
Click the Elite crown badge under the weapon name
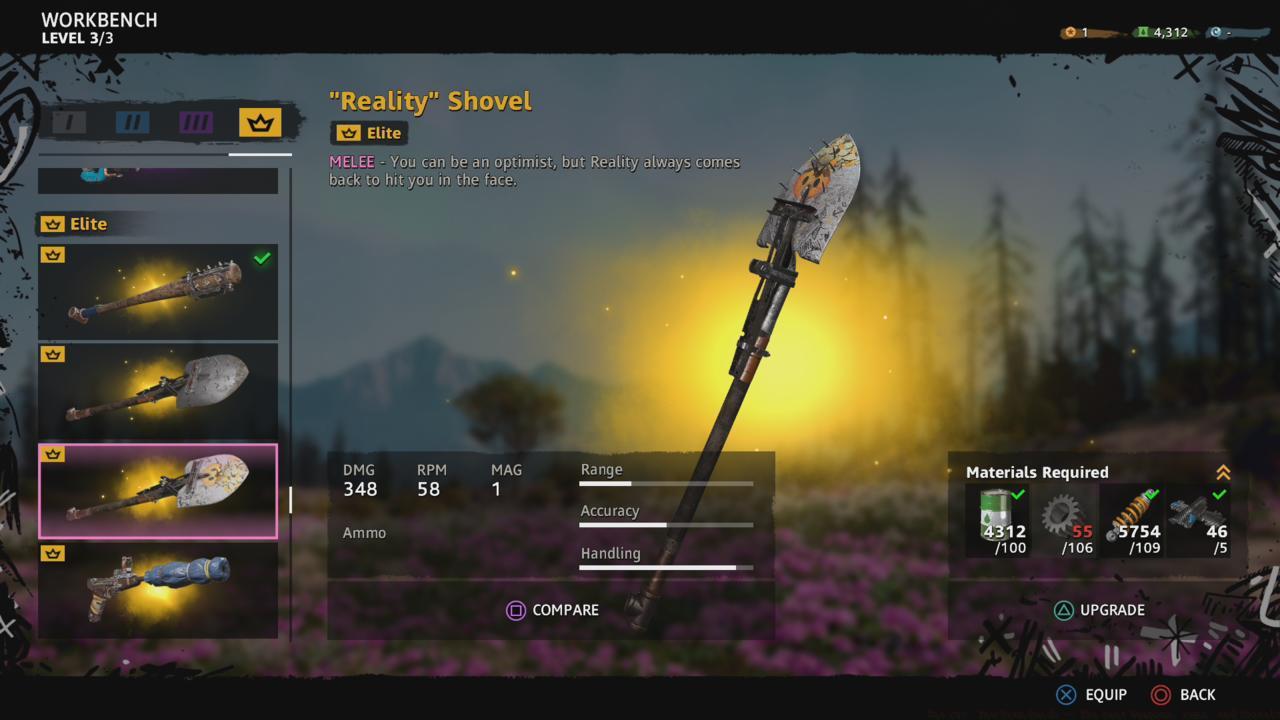click(x=370, y=132)
